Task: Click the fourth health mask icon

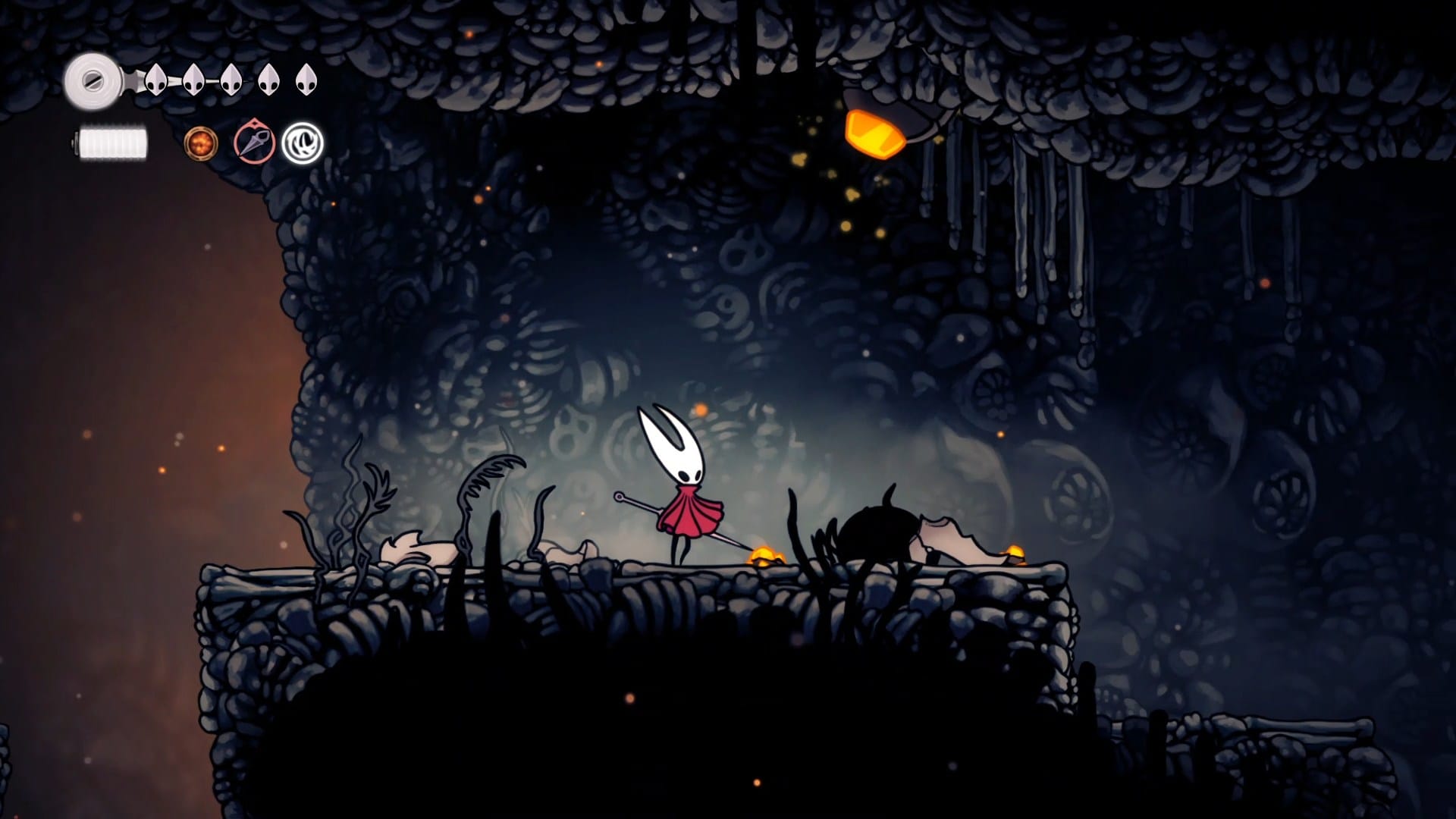Action: 268,80
